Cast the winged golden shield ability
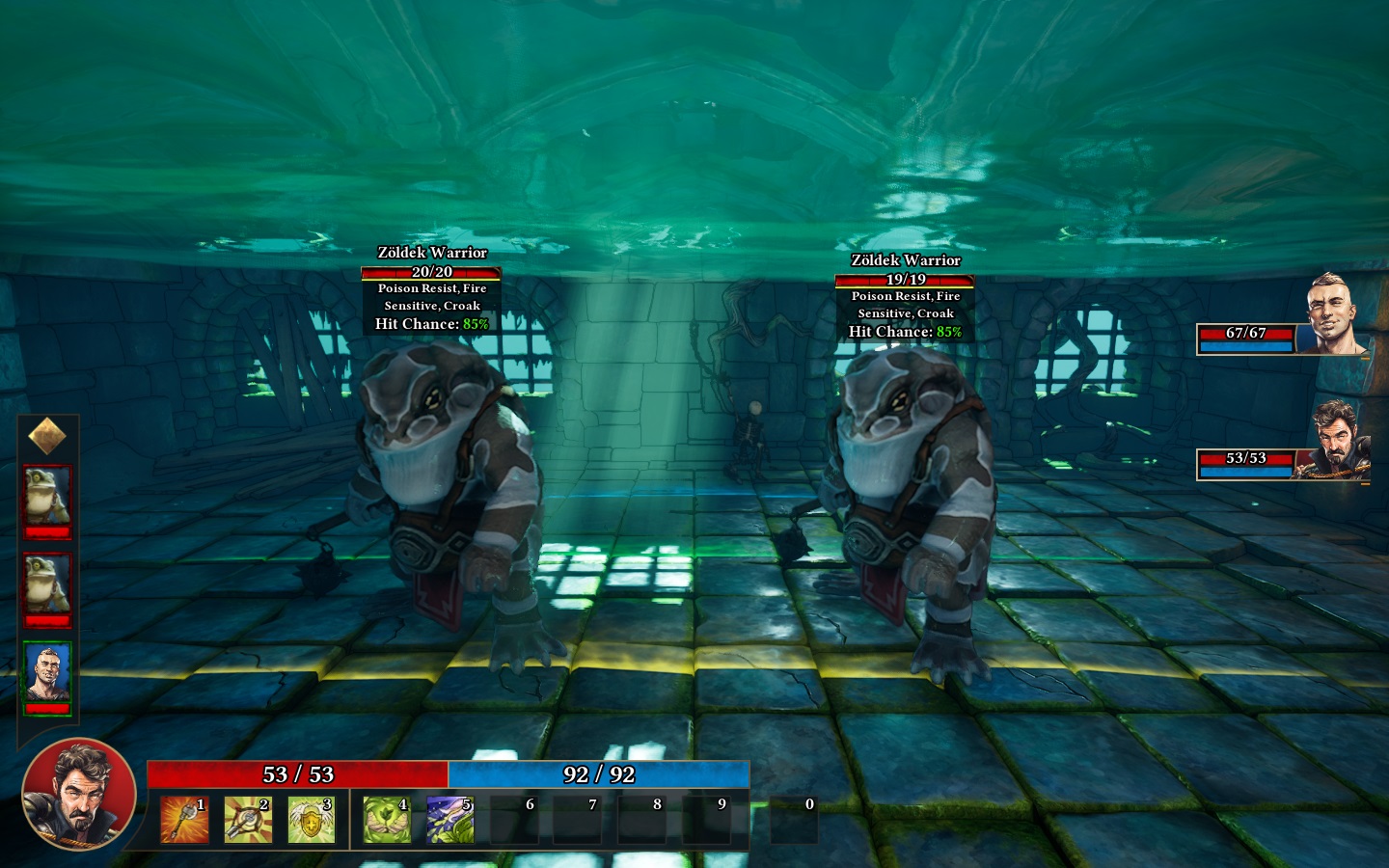 [311, 820]
